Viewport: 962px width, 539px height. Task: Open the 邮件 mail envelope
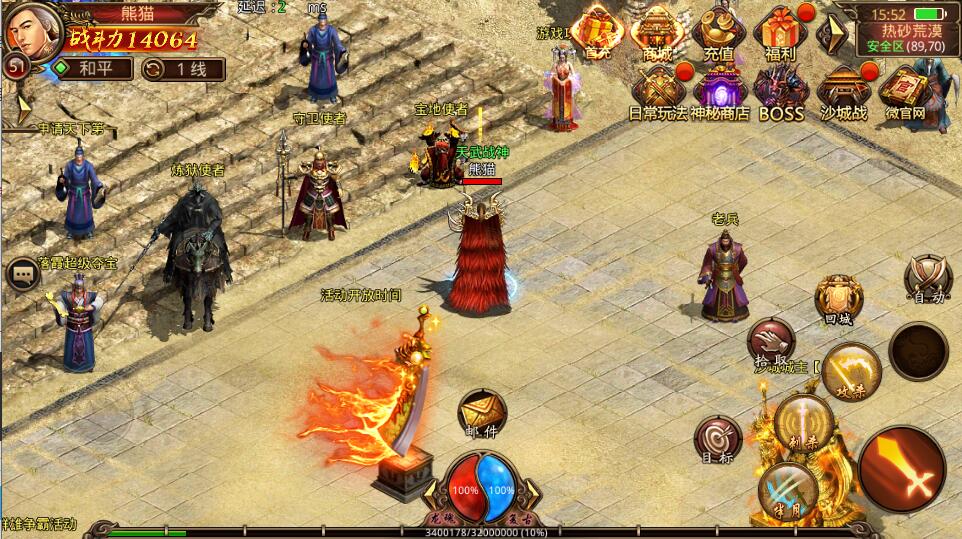click(482, 412)
